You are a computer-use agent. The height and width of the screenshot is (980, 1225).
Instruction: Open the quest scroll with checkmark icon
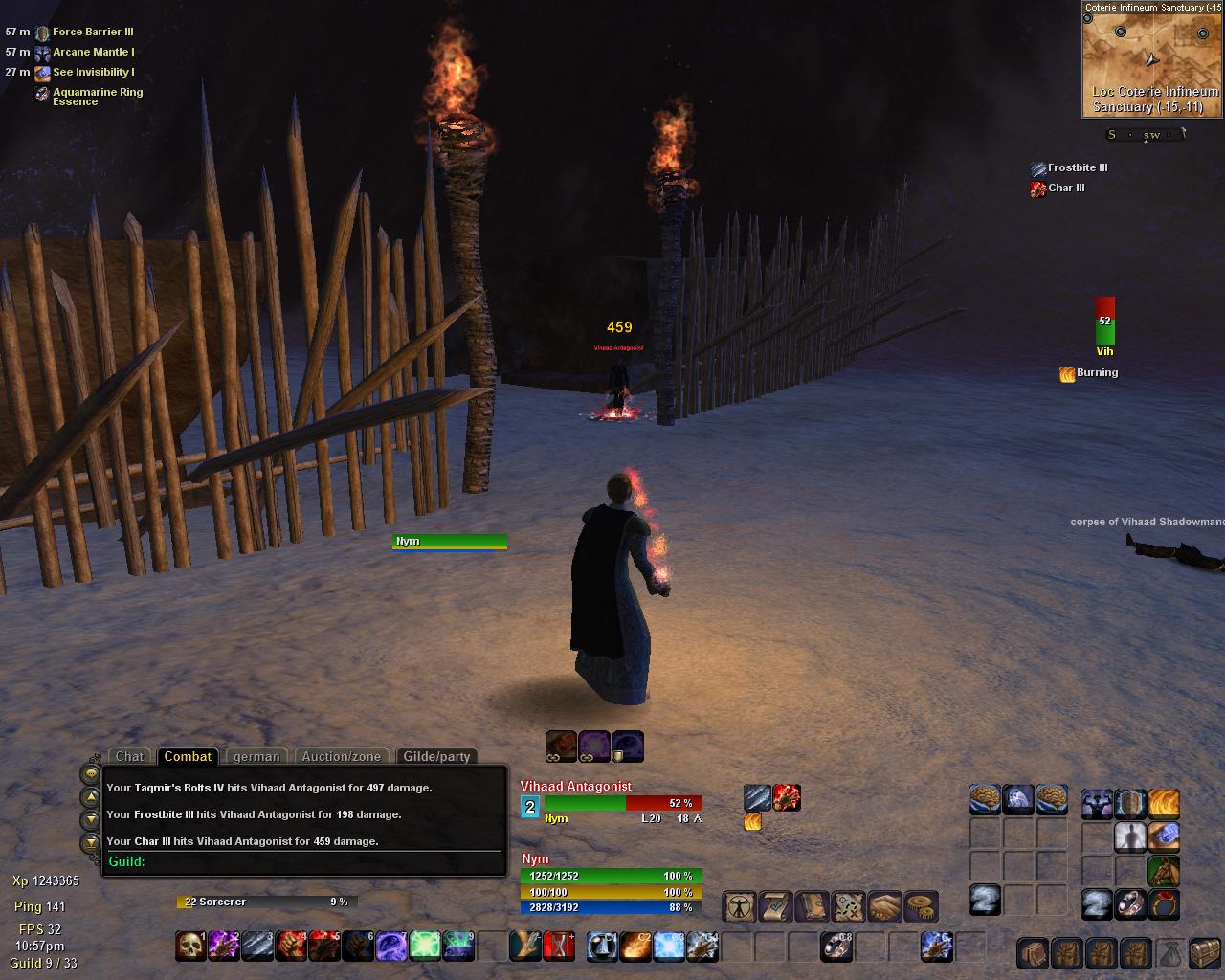[773, 905]
